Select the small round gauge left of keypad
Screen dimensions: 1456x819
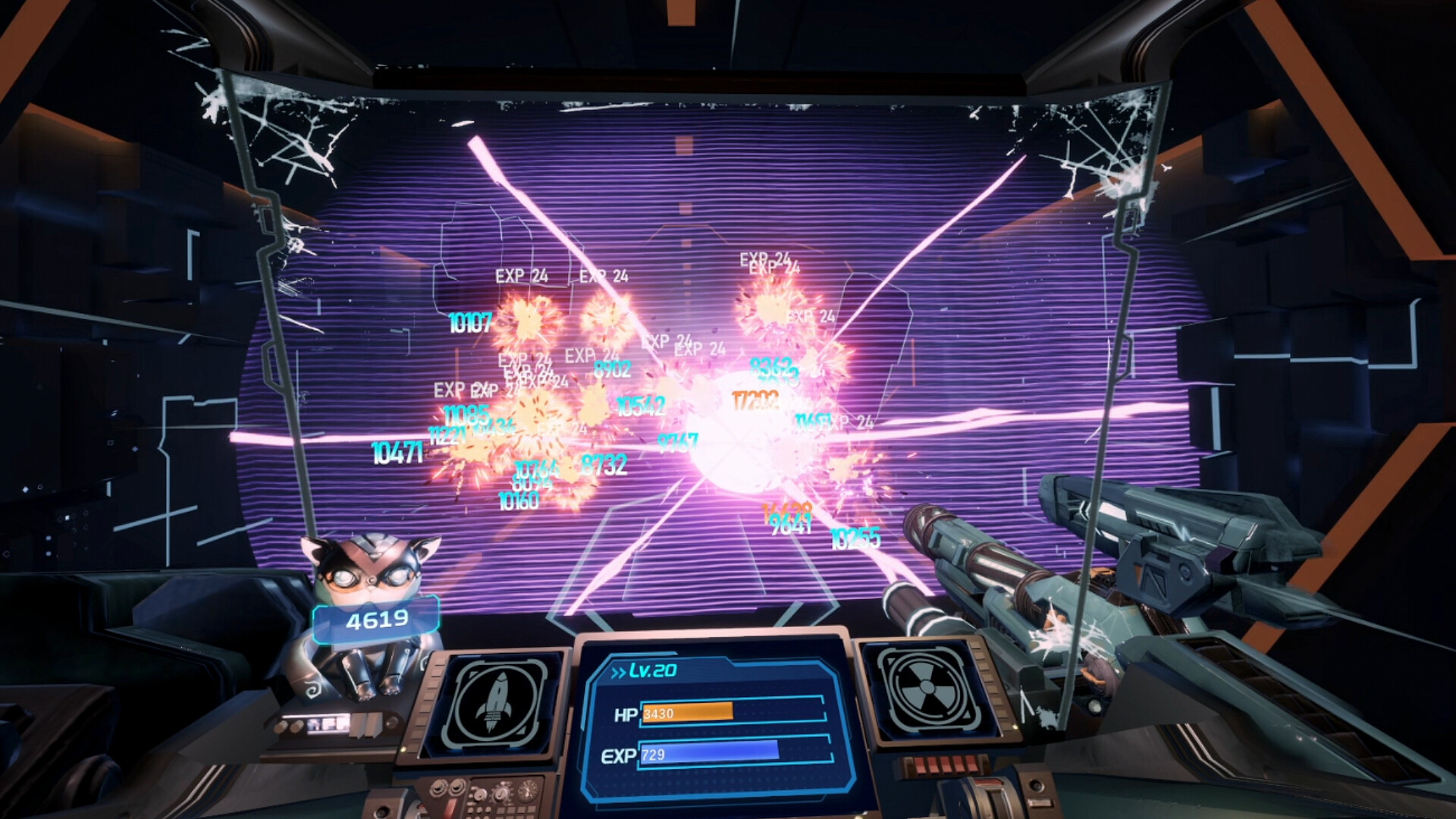481,795
